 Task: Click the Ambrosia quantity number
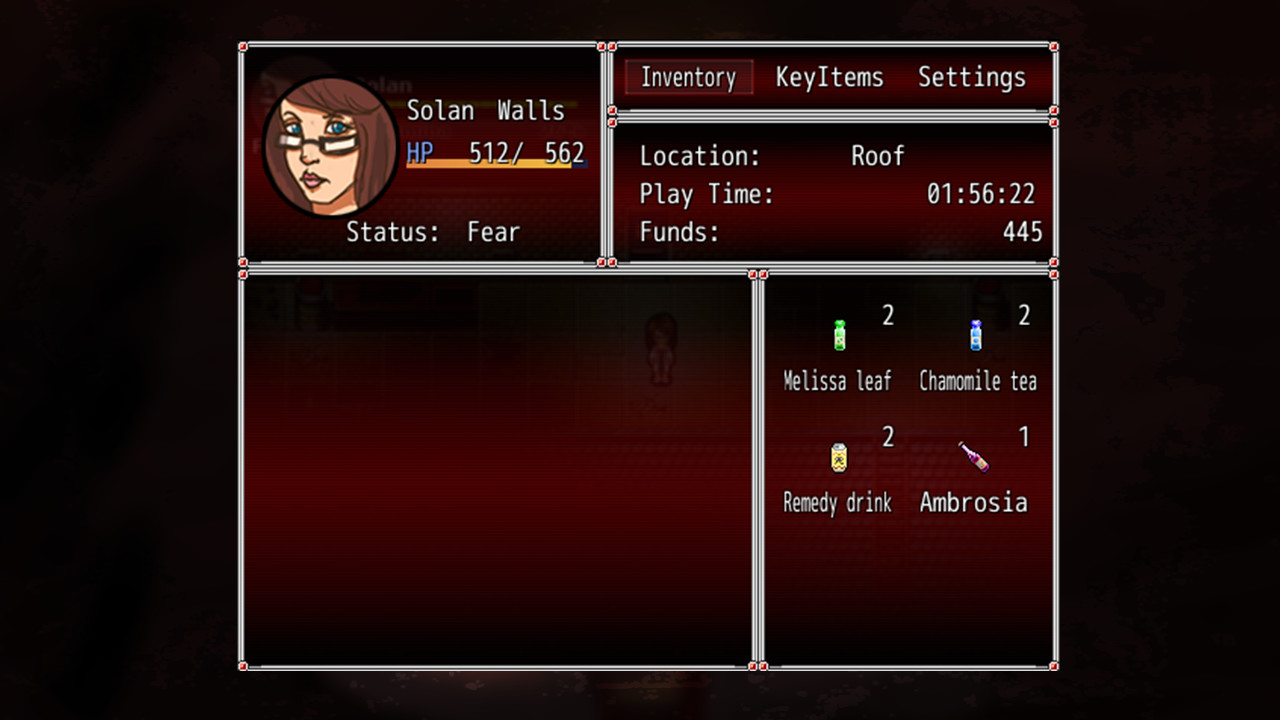[1026, 437]
